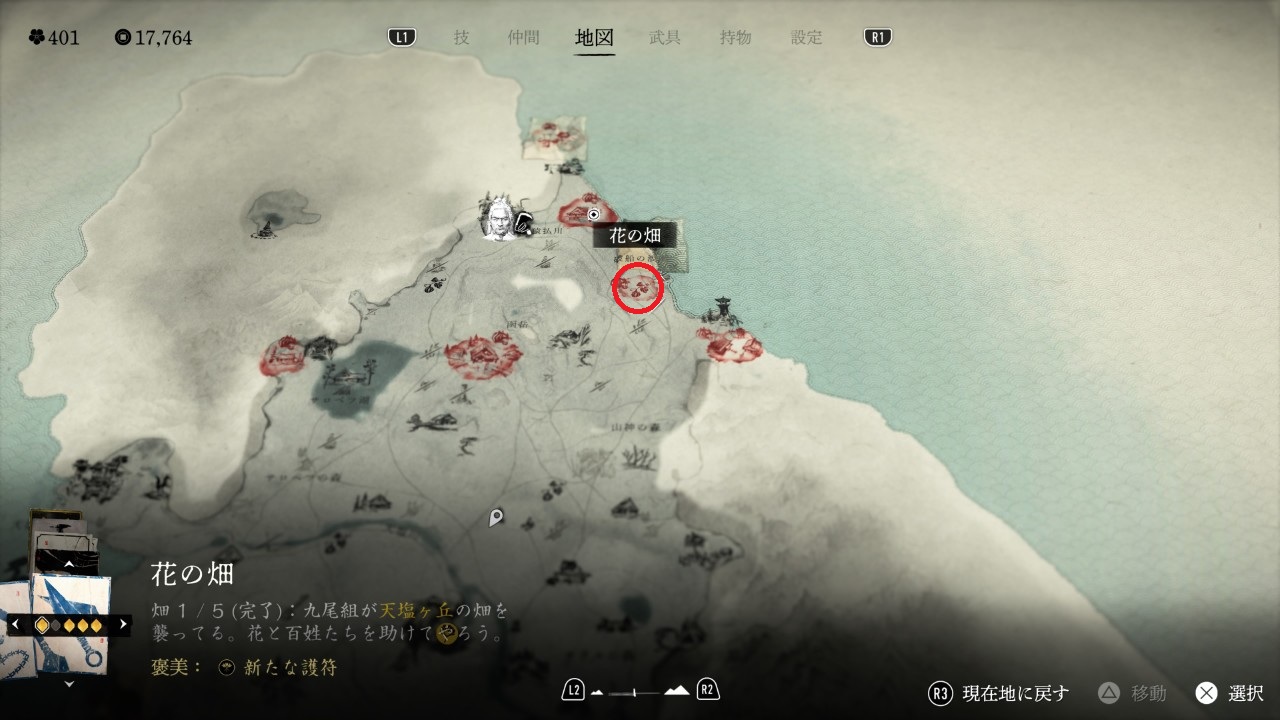
Task: Select the white waypoint pin on map
Action: [496, 518]
